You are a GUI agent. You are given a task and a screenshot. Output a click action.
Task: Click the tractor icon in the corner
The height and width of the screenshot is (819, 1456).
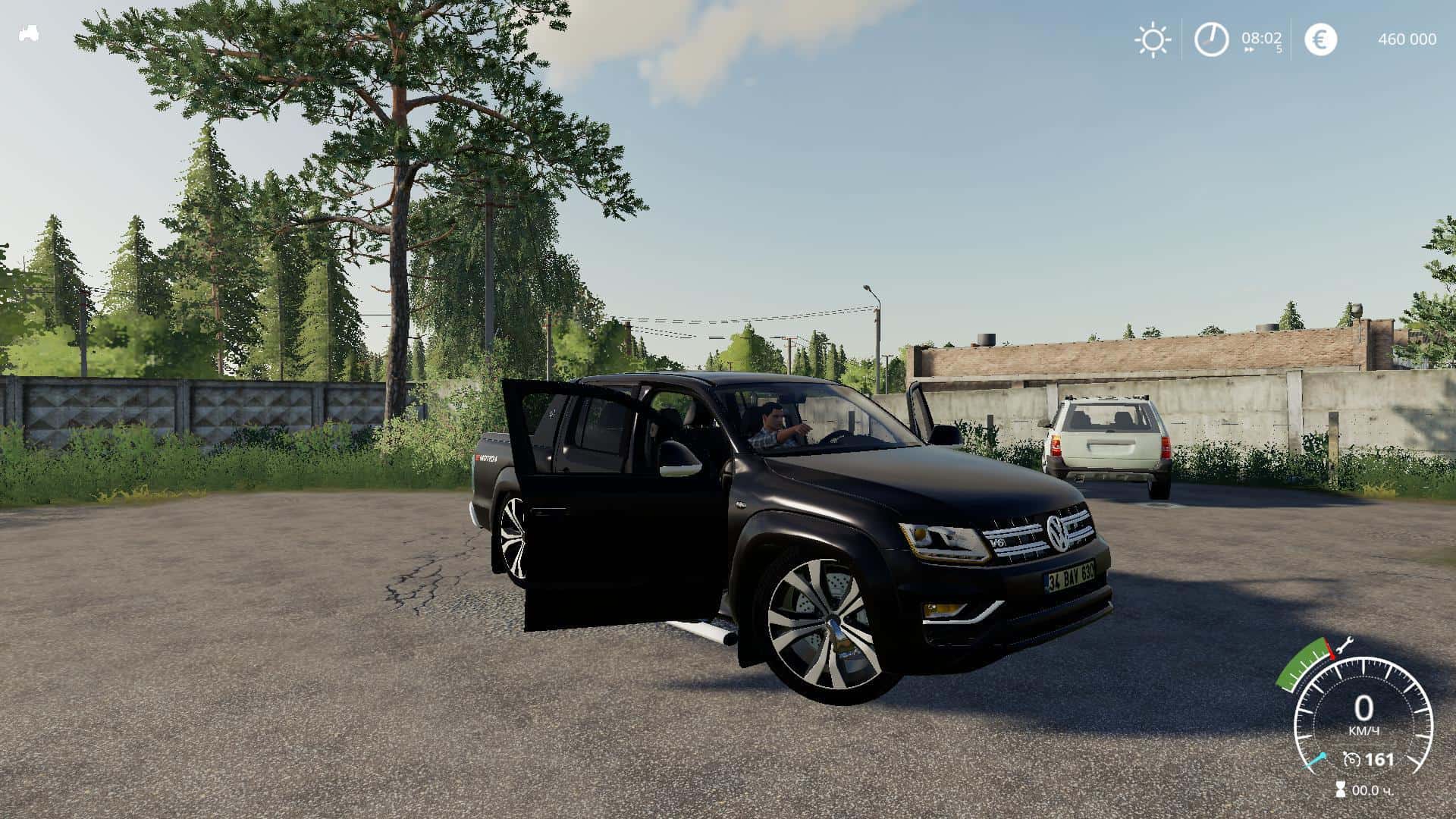[29, 34]
